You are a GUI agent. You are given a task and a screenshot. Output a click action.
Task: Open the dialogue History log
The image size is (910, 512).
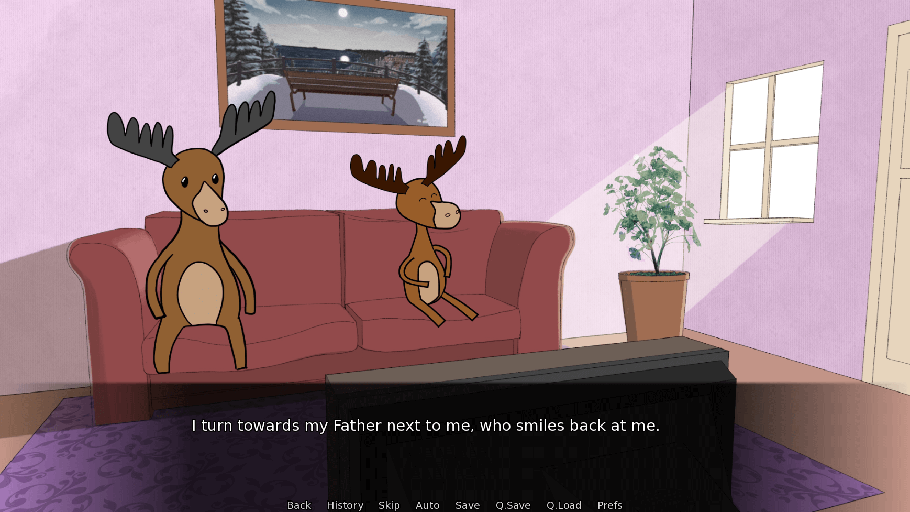click(345, 505)
